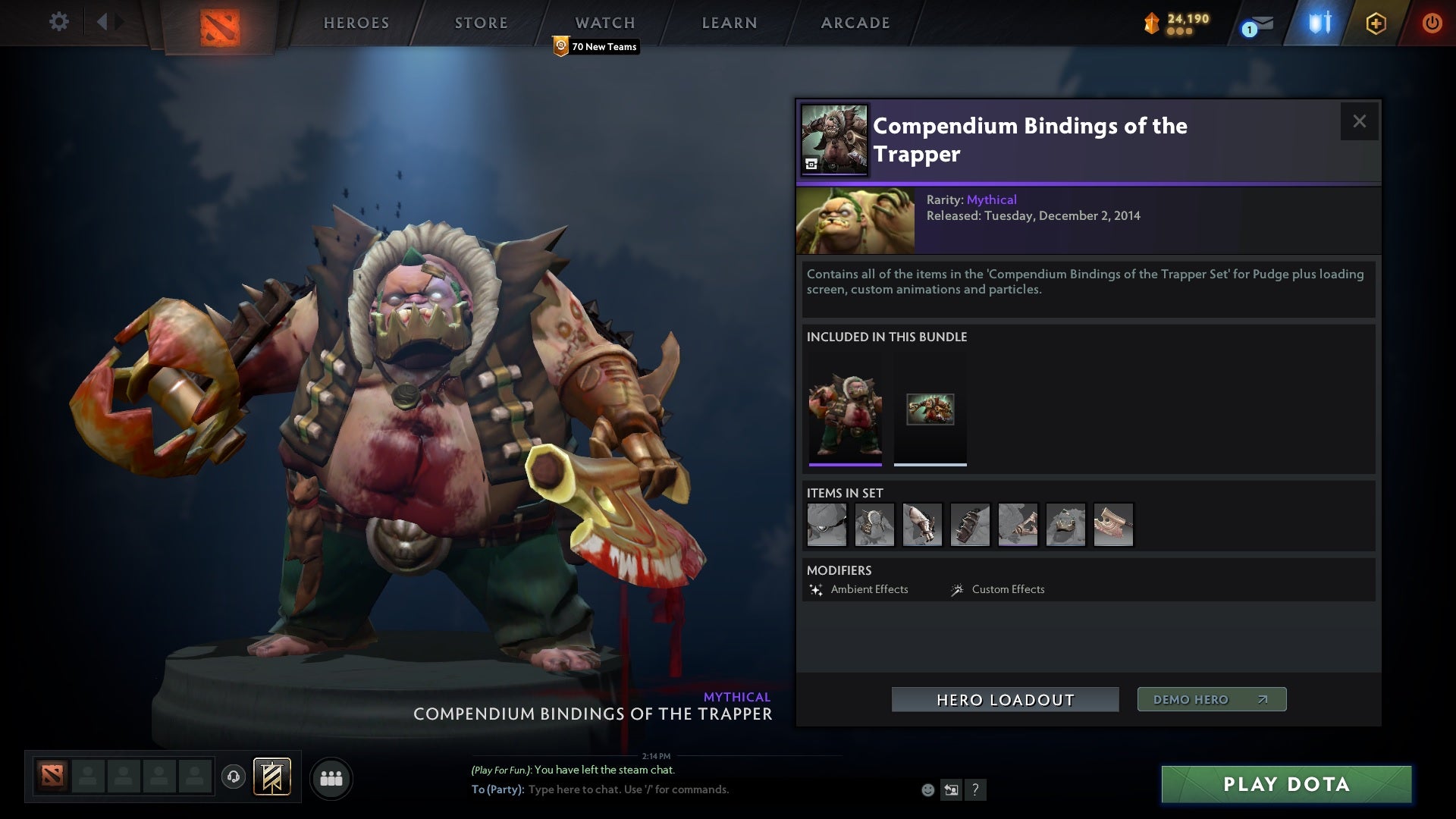Close the Compendium Bindings item panel
This screenshot has width=1456, height=819.
(x=1359, y=121)
